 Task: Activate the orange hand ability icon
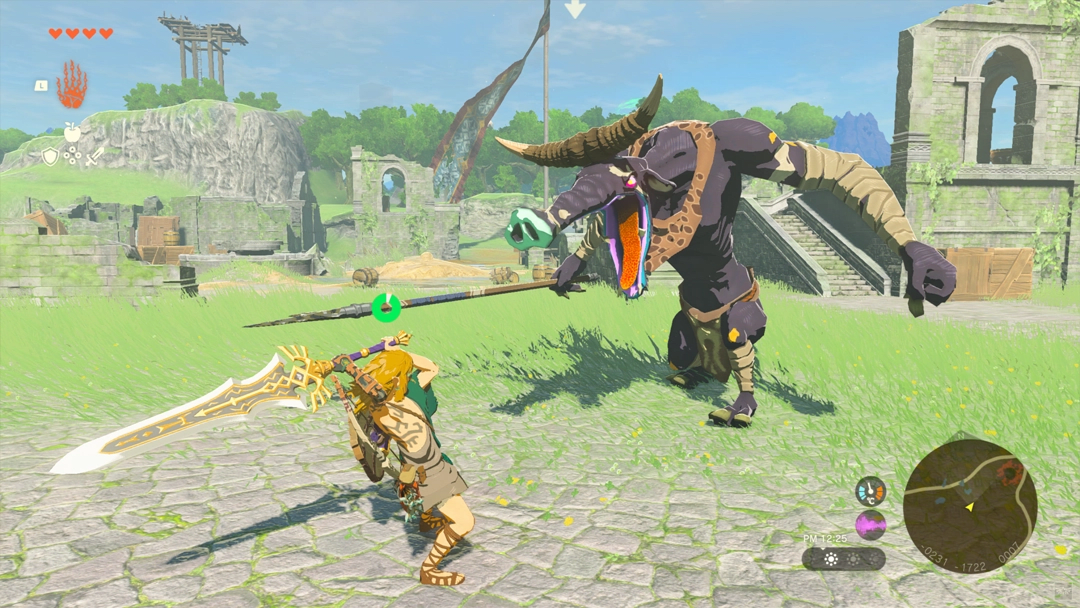click(71, 85)
